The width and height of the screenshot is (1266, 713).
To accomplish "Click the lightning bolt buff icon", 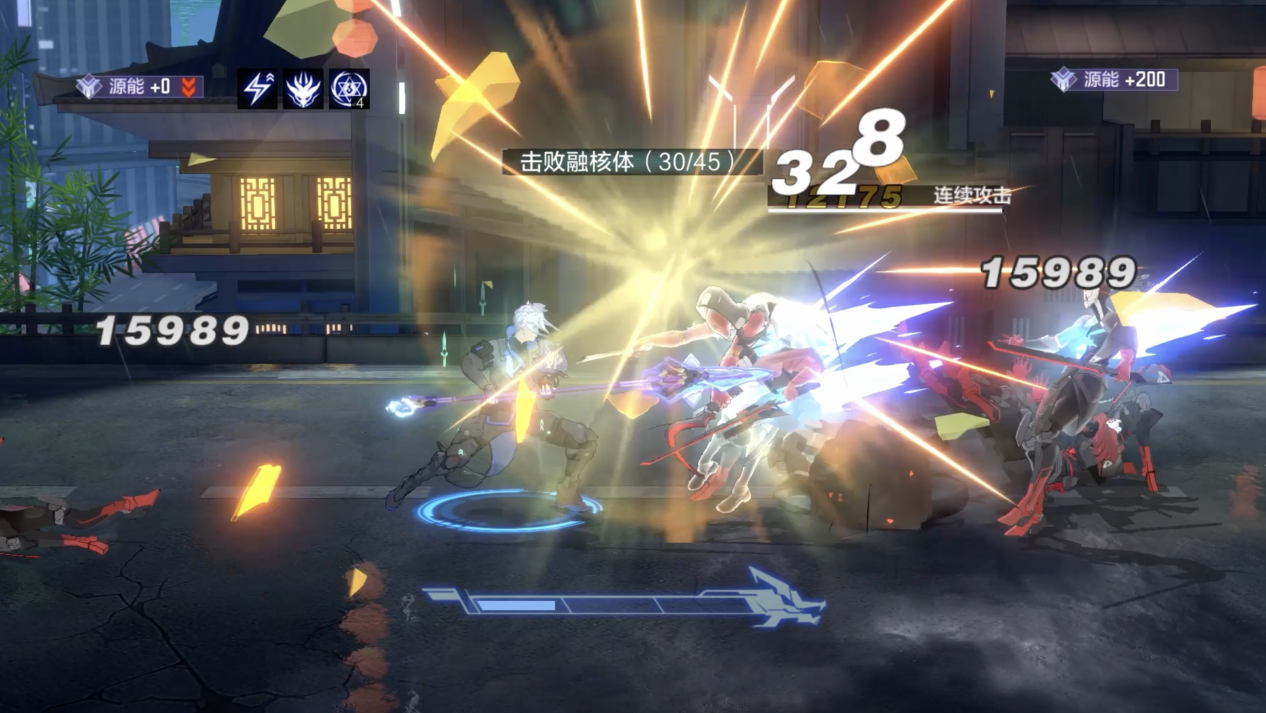I will 258,89.
